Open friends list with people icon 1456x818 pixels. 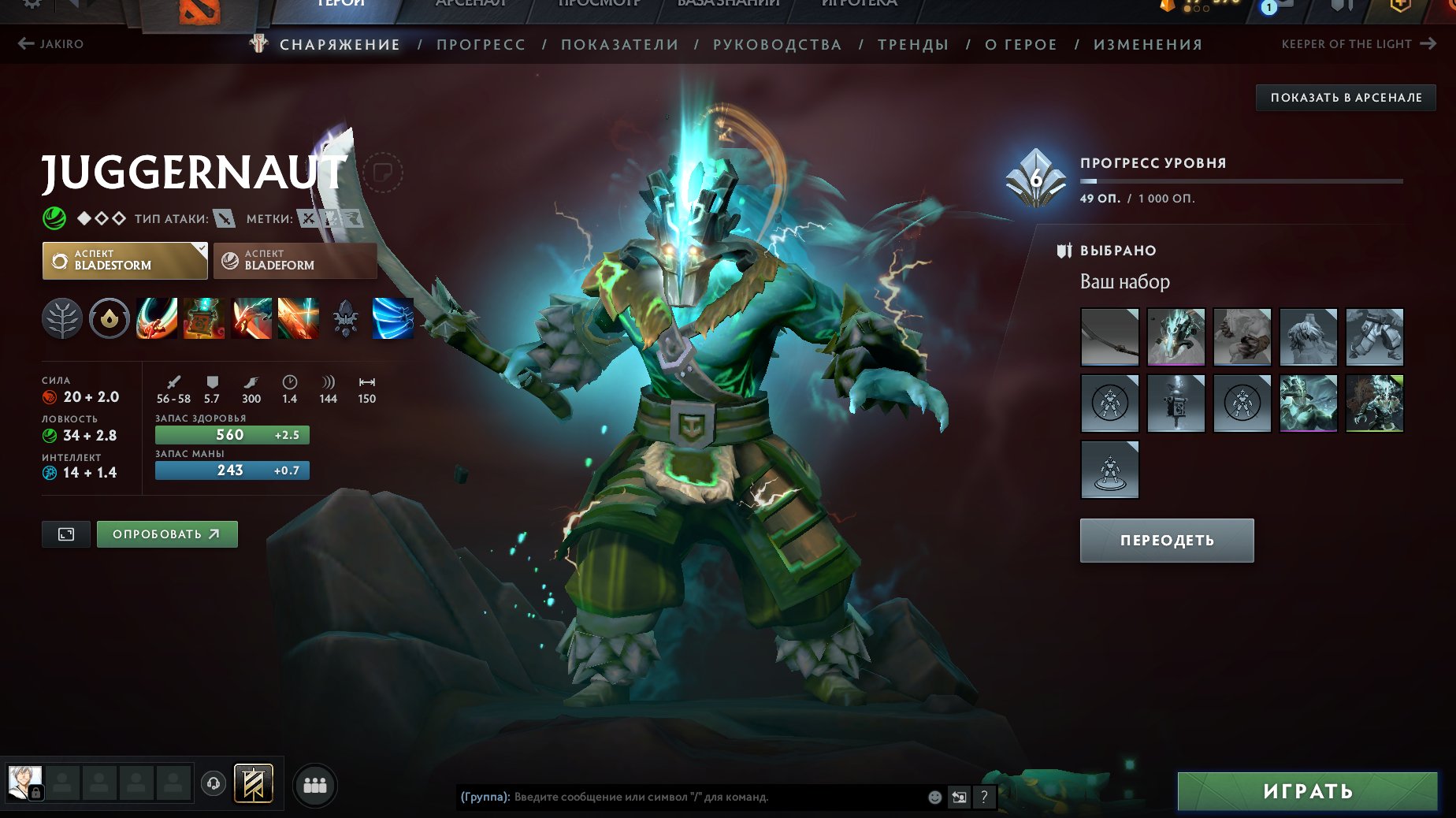pyautogui.click(x=314, y=785)
